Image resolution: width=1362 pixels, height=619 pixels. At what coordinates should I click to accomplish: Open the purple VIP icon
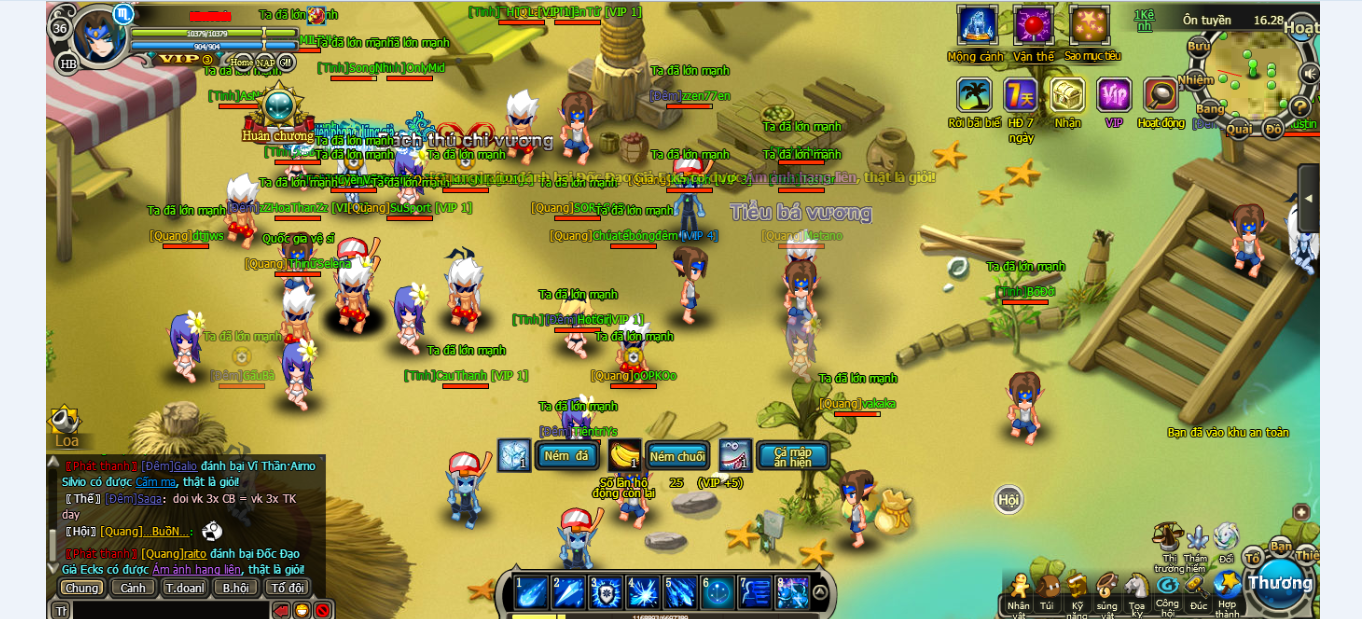[1114, 95]
